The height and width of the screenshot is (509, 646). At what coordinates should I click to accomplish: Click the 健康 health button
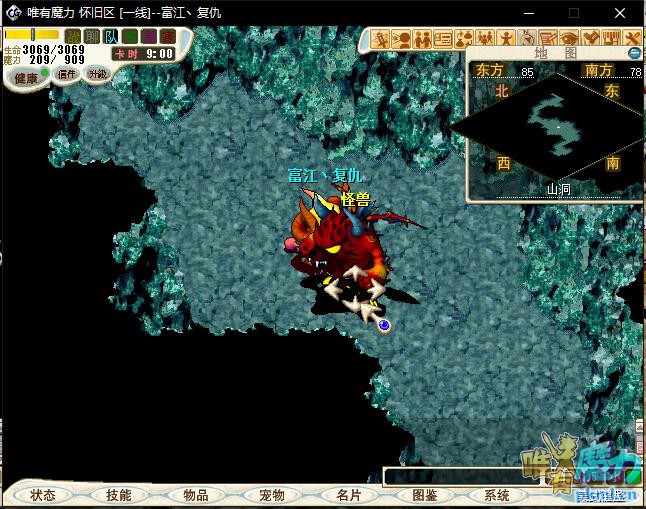coord(26,77)
